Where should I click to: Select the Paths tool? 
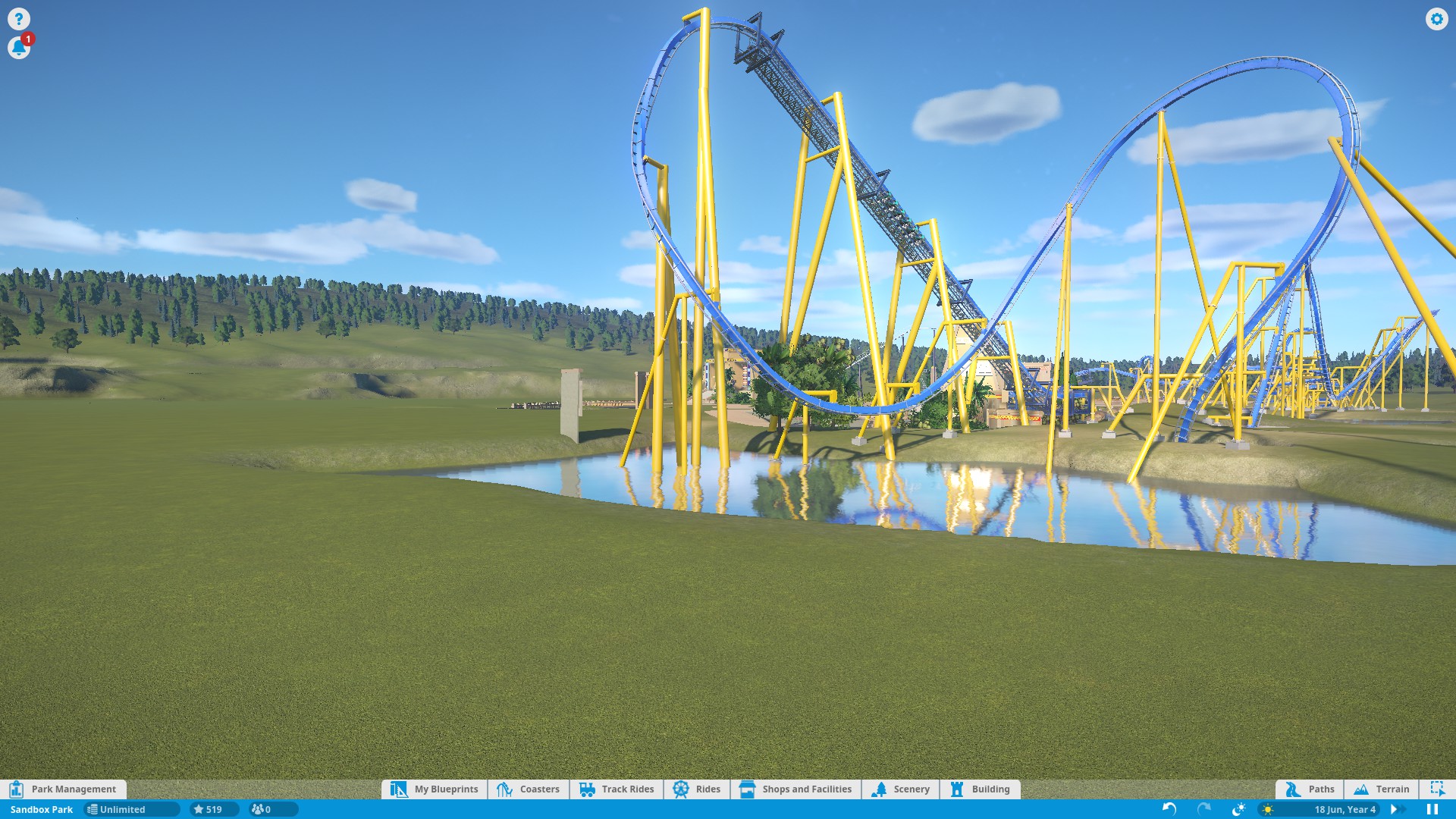(x=1310, y=789)
